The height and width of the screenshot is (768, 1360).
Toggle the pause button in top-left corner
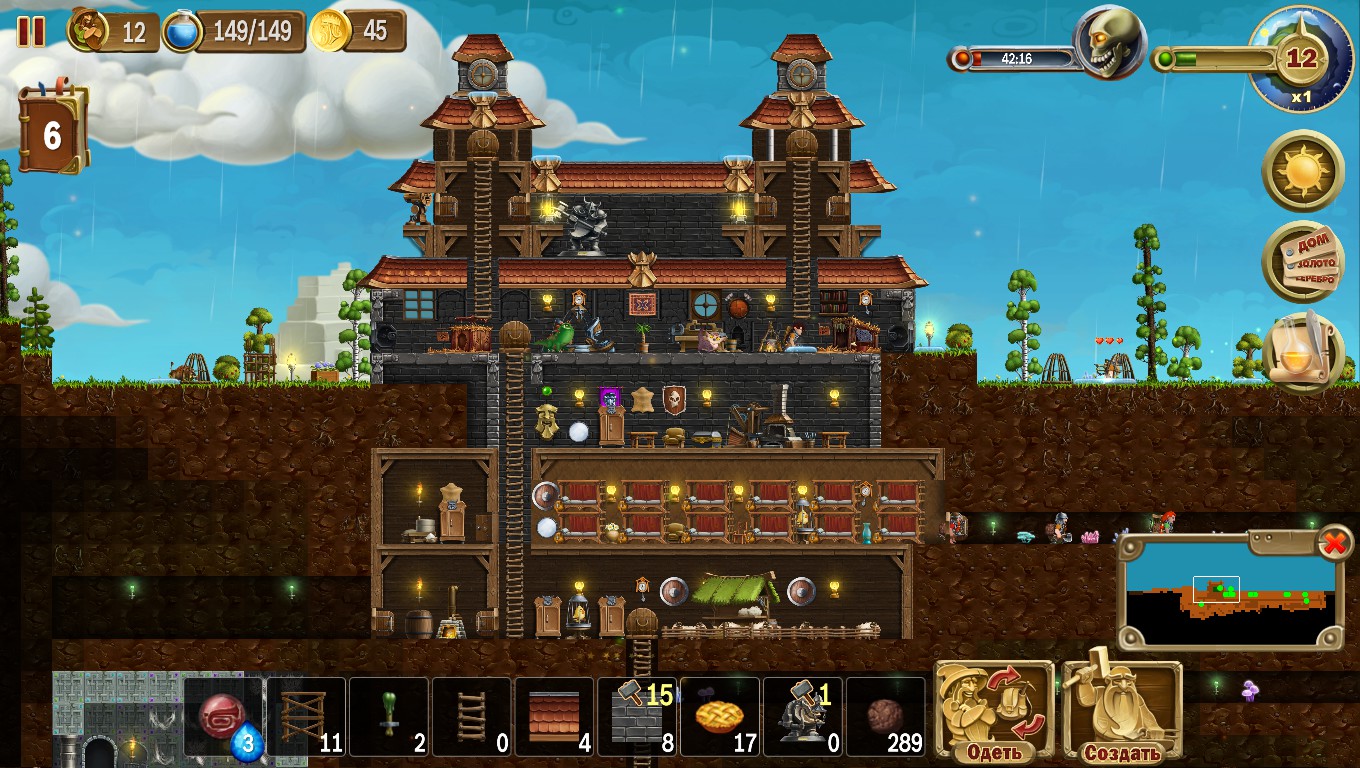click(32, 31)
